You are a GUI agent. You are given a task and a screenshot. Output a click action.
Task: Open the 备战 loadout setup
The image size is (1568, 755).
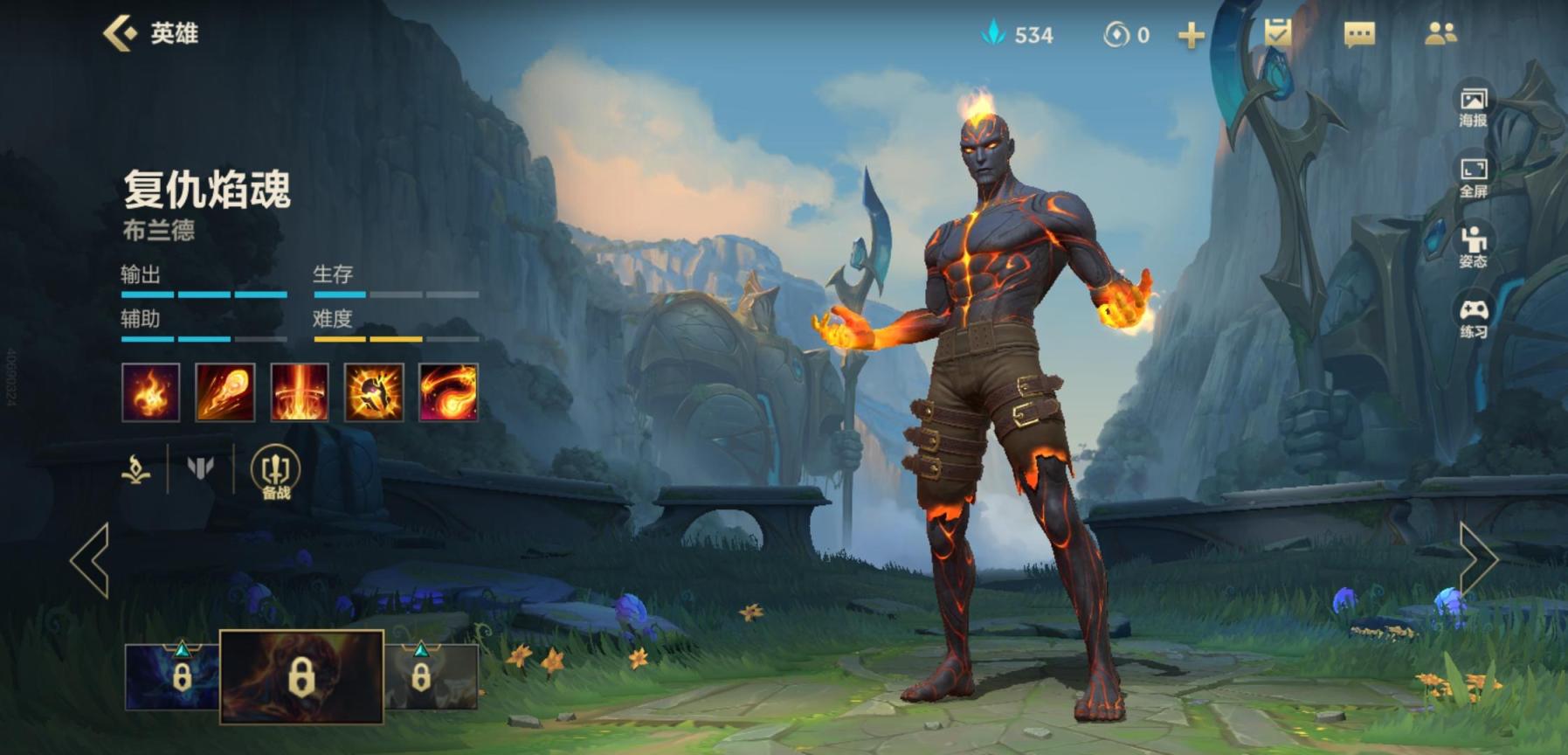click(x=275, y=473)
